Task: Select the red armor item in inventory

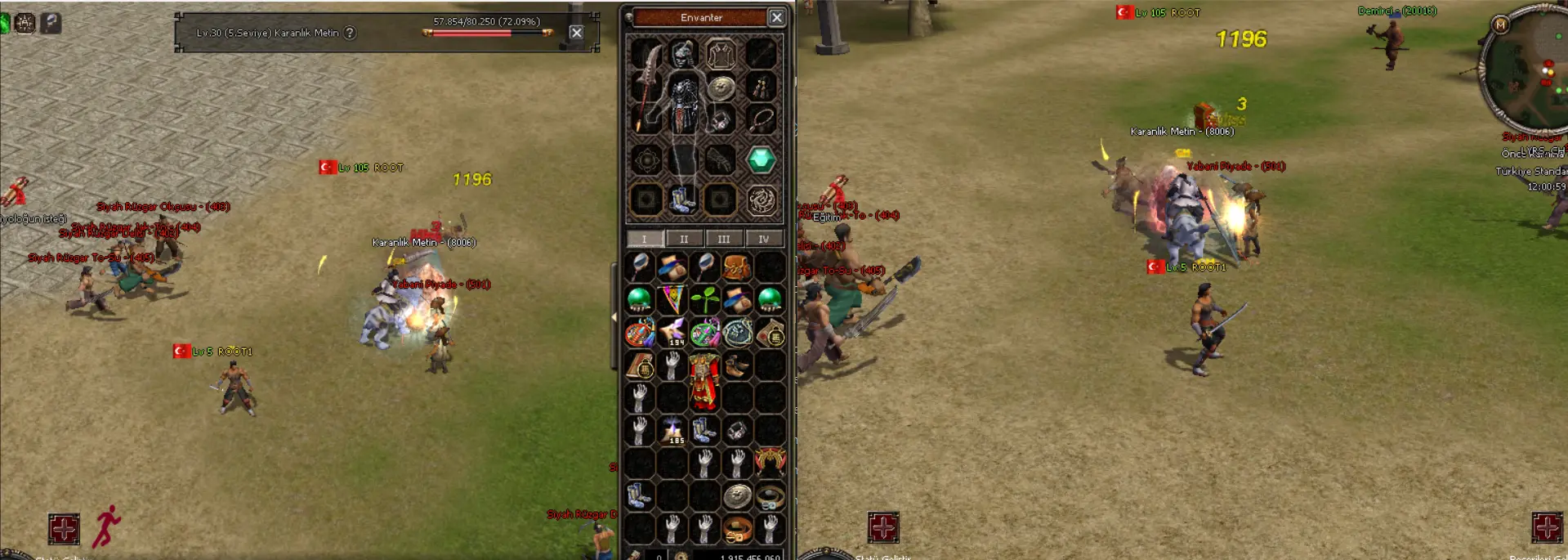Action: 704,381
